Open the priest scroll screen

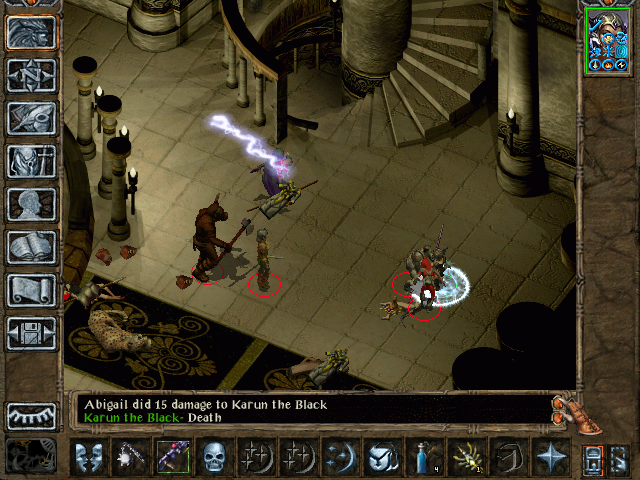tap(32, 290)
